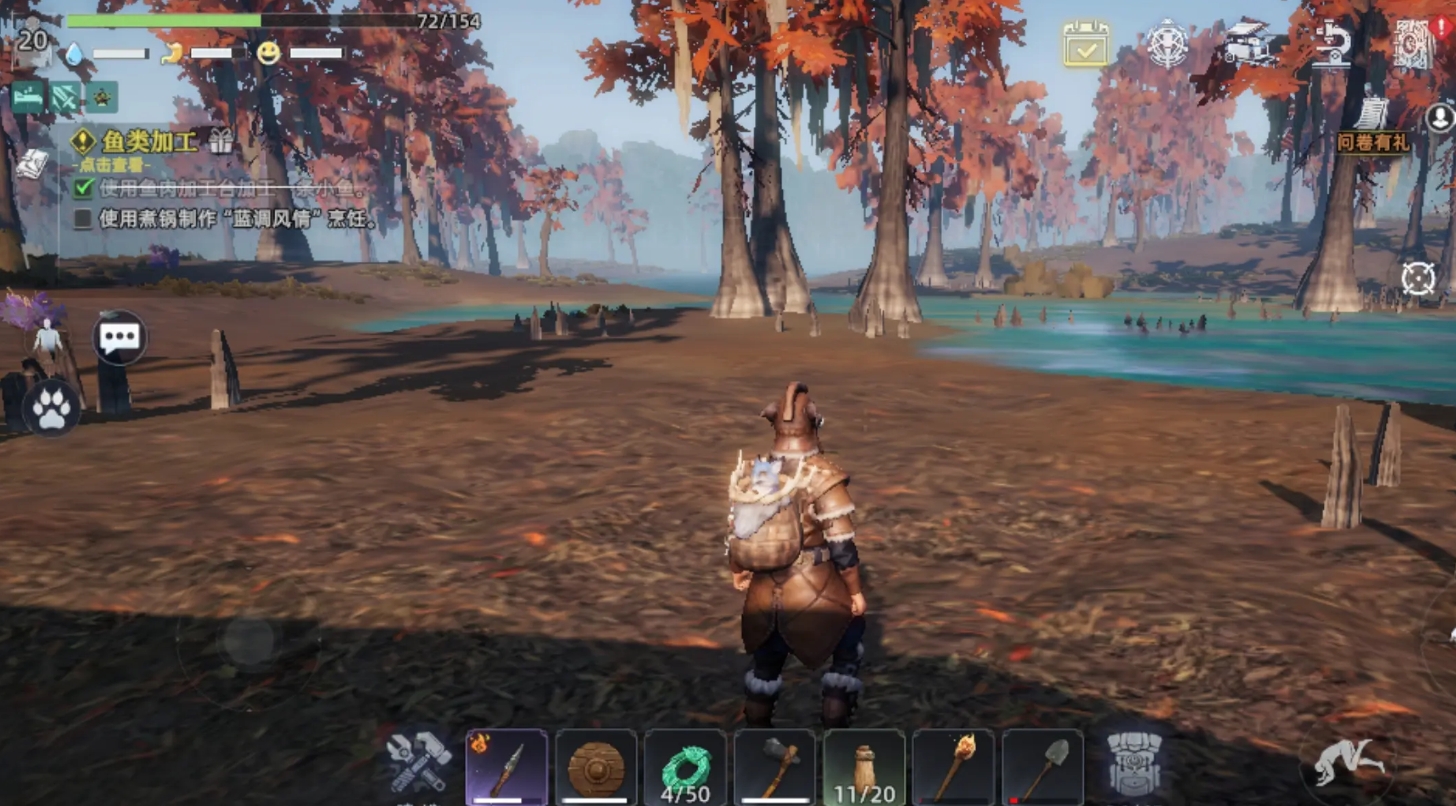The height and width of the screenshot is (806, 1456).
Task: Select the green rope coil slot
Action: click(685, 767)
